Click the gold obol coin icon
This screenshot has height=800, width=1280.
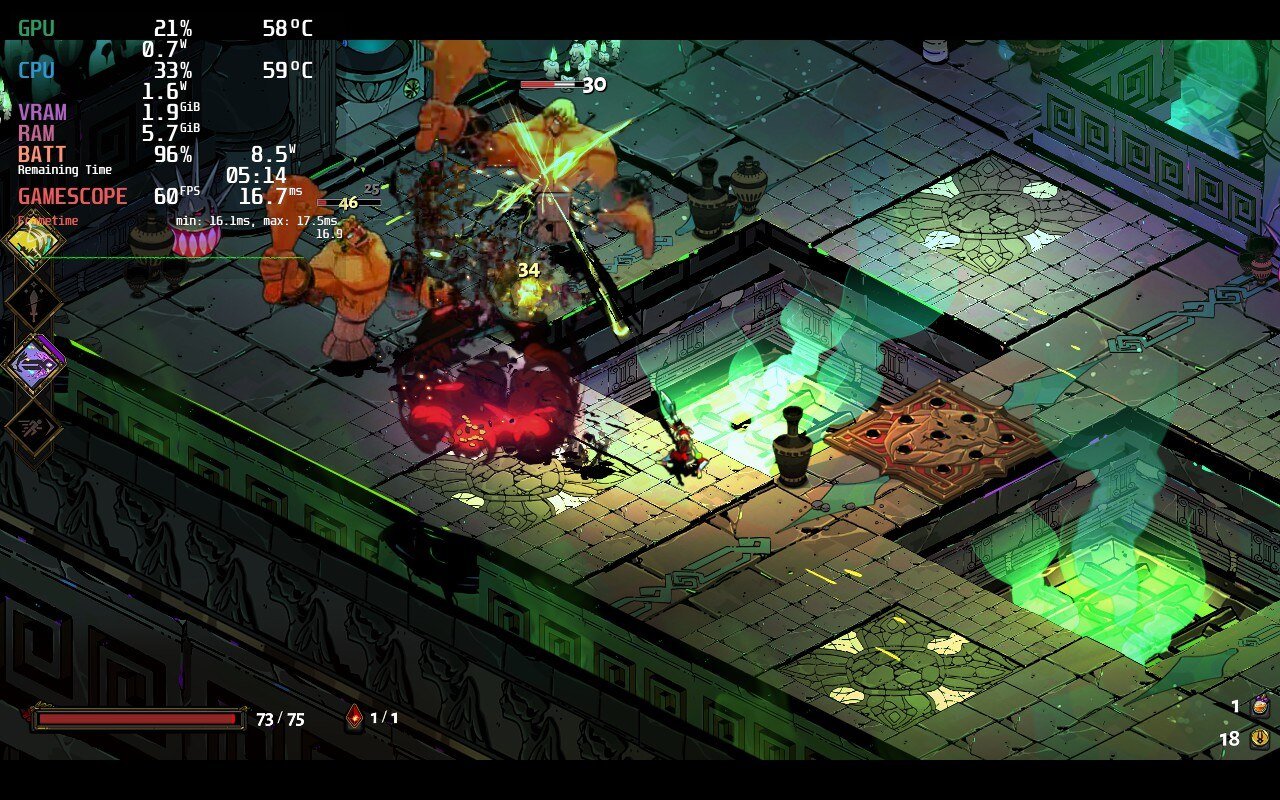click(1261, 738)
